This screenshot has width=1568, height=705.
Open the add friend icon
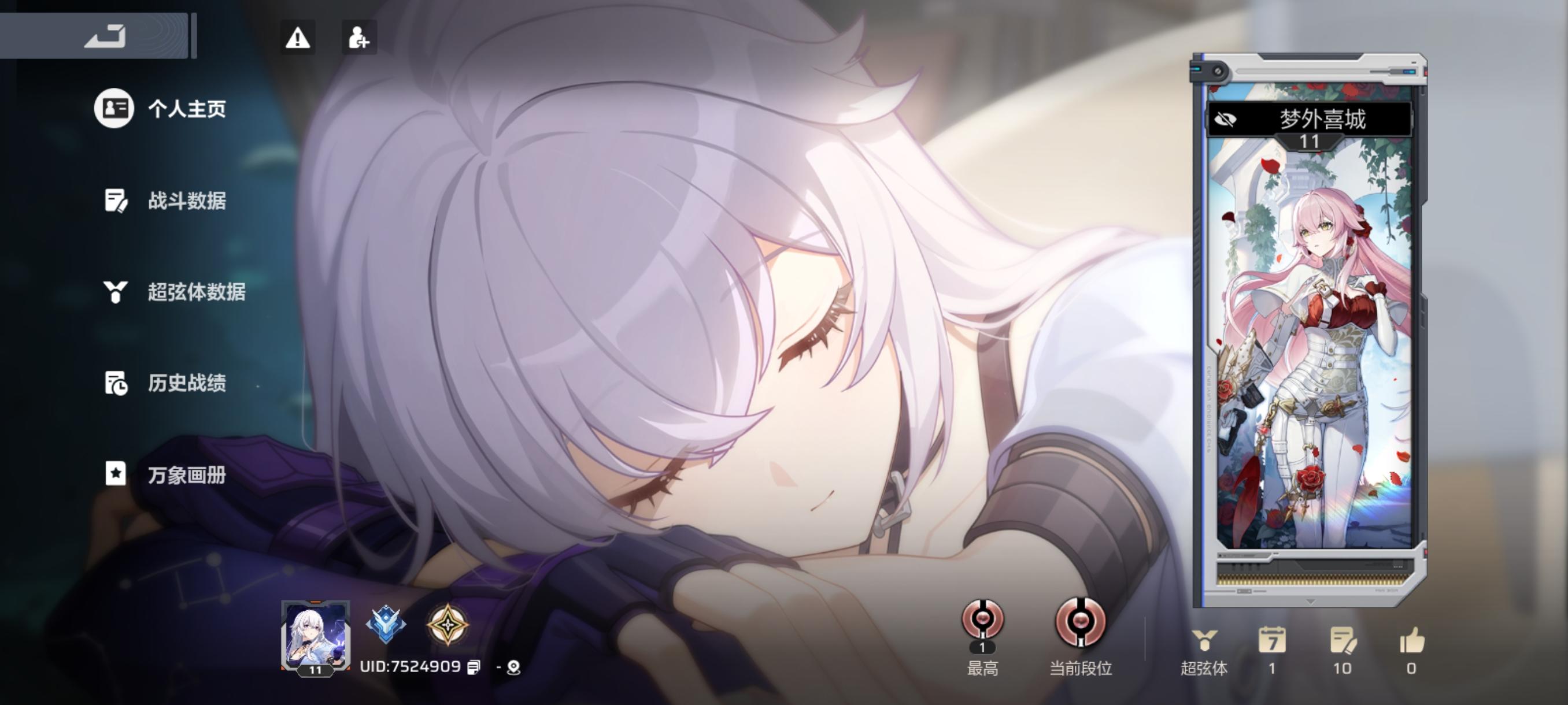tap(359, 38)
